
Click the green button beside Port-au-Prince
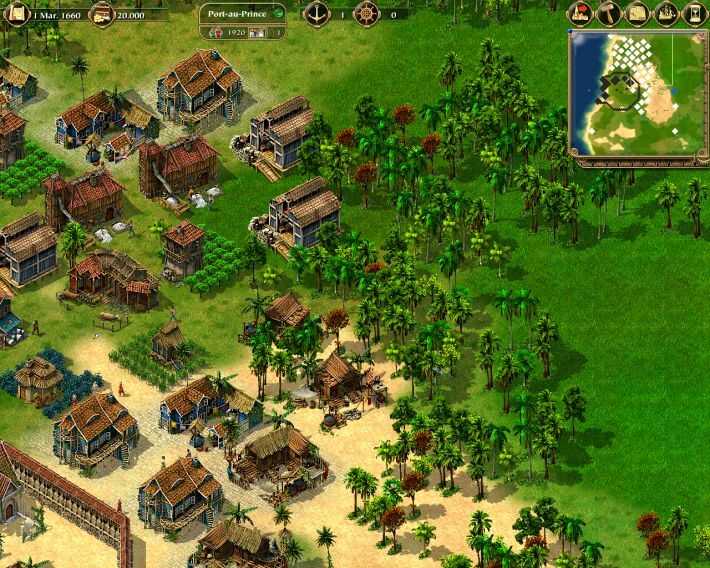(277, 14)
